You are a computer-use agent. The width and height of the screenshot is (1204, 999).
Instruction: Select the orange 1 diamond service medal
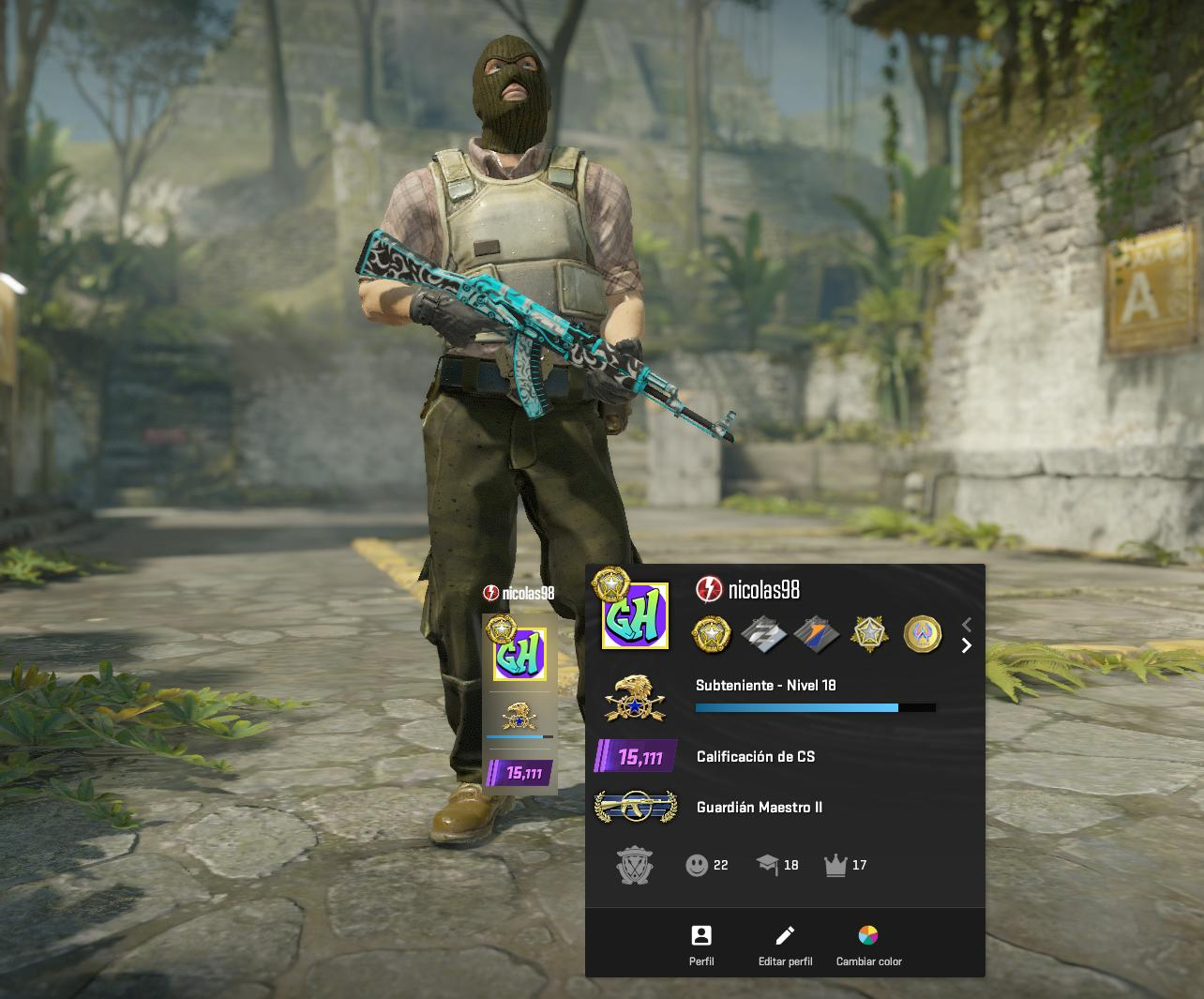tap(816, 634)
